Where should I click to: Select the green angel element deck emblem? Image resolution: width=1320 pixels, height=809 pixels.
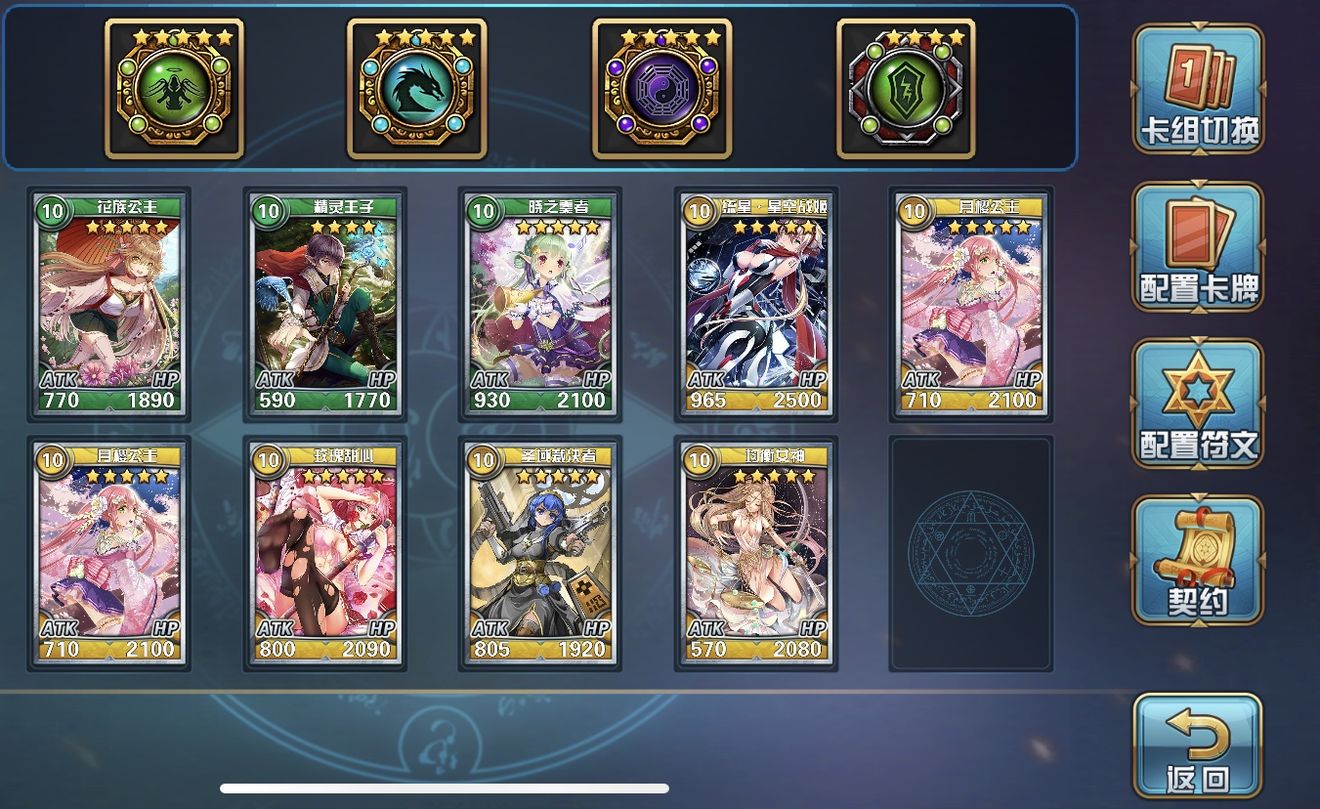click(175, 90)
